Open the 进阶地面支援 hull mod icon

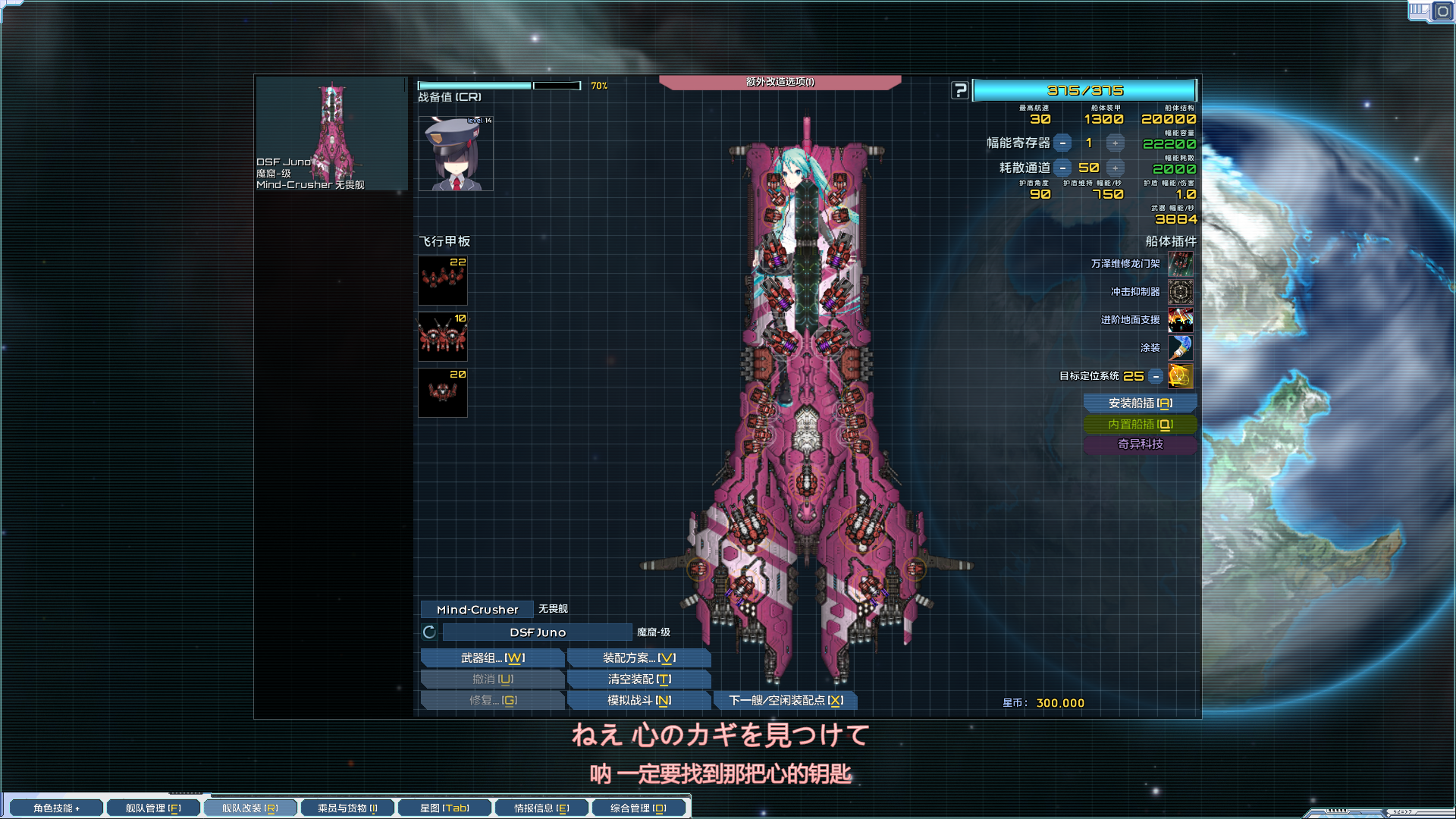point(1182,320)
